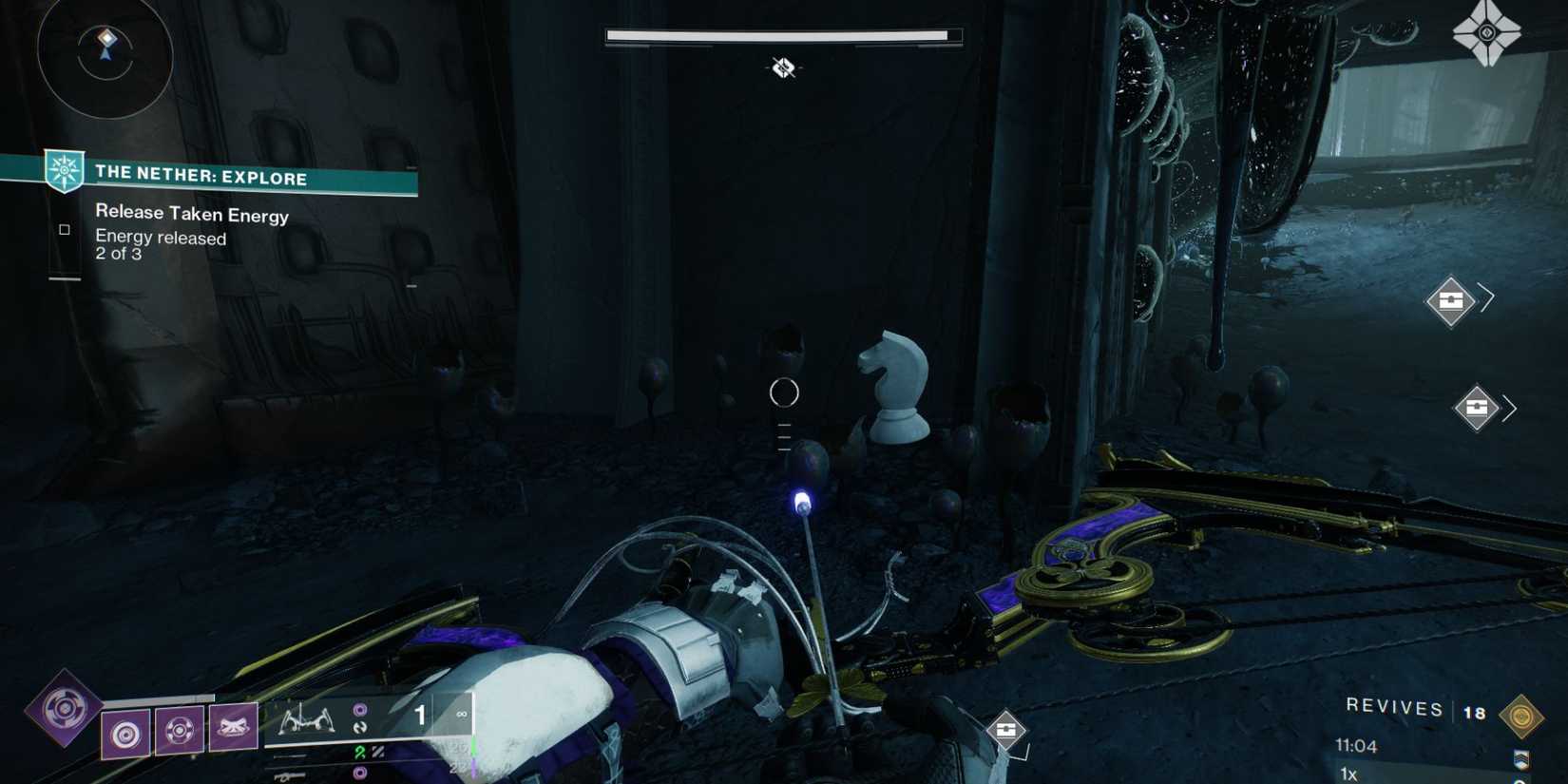Check the Release Taken Energy objective box
Screen dimensions: 1568x784
click(x=63, y=228)
